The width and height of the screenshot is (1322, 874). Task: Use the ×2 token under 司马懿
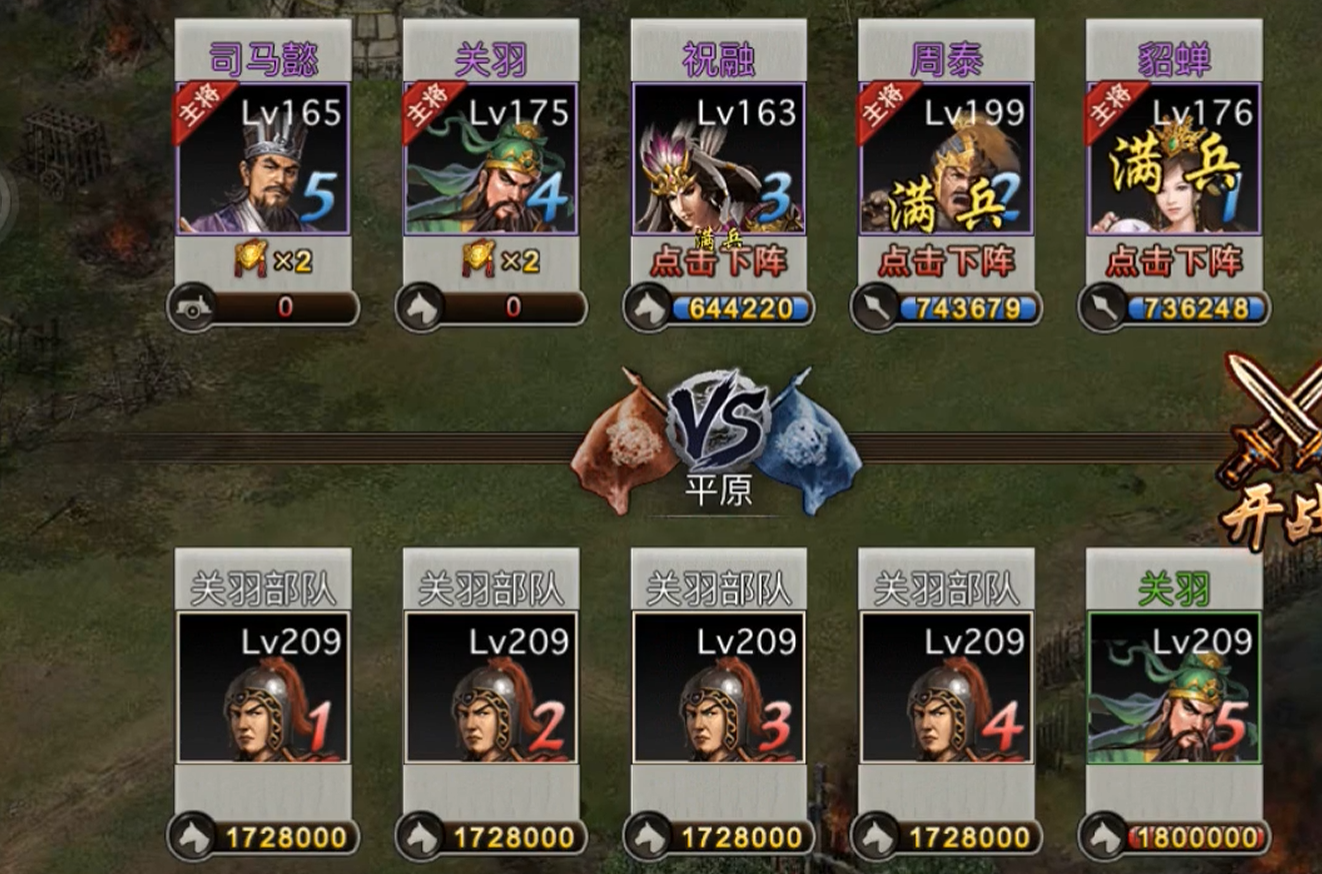coord(273,262)
